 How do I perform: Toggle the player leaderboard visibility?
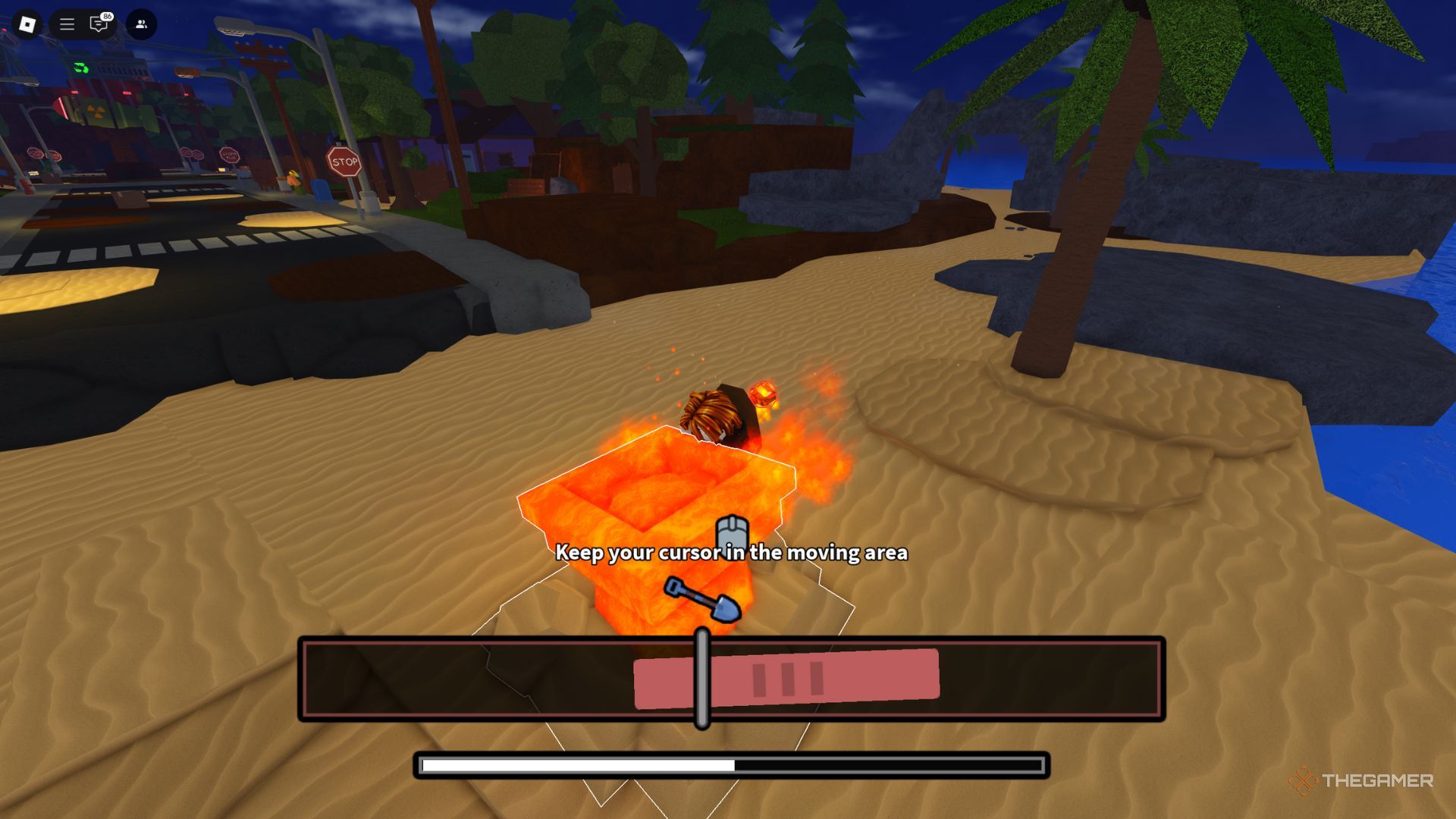click(x=141, y=24)
